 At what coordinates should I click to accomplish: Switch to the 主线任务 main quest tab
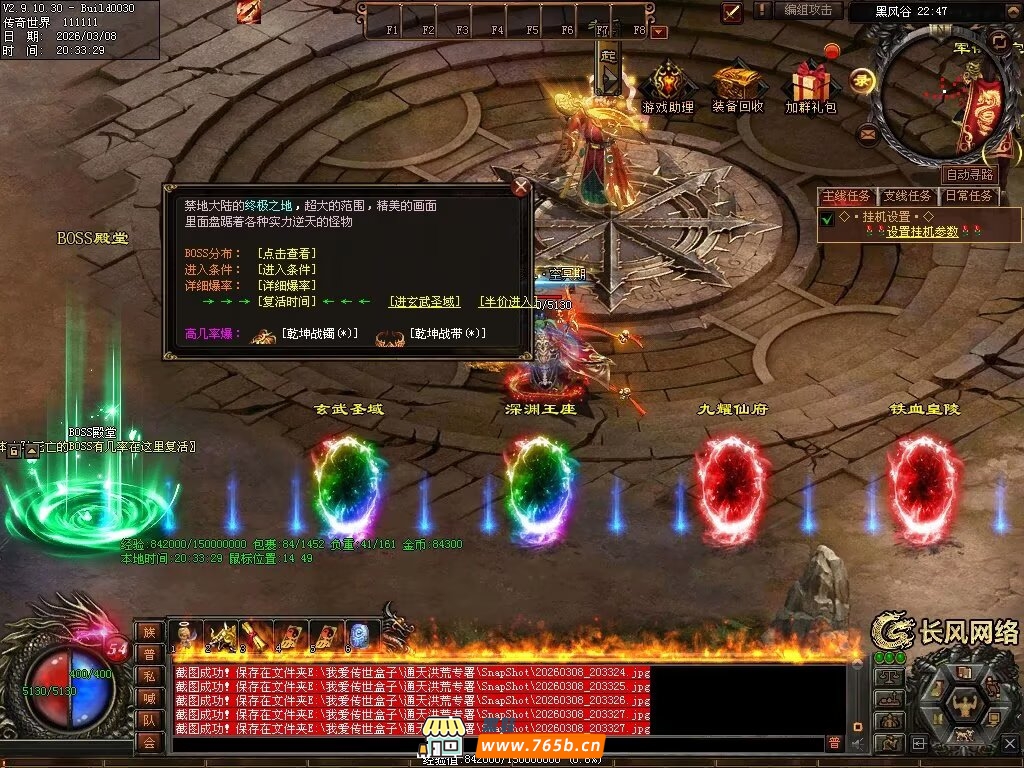tap(848, 196)
